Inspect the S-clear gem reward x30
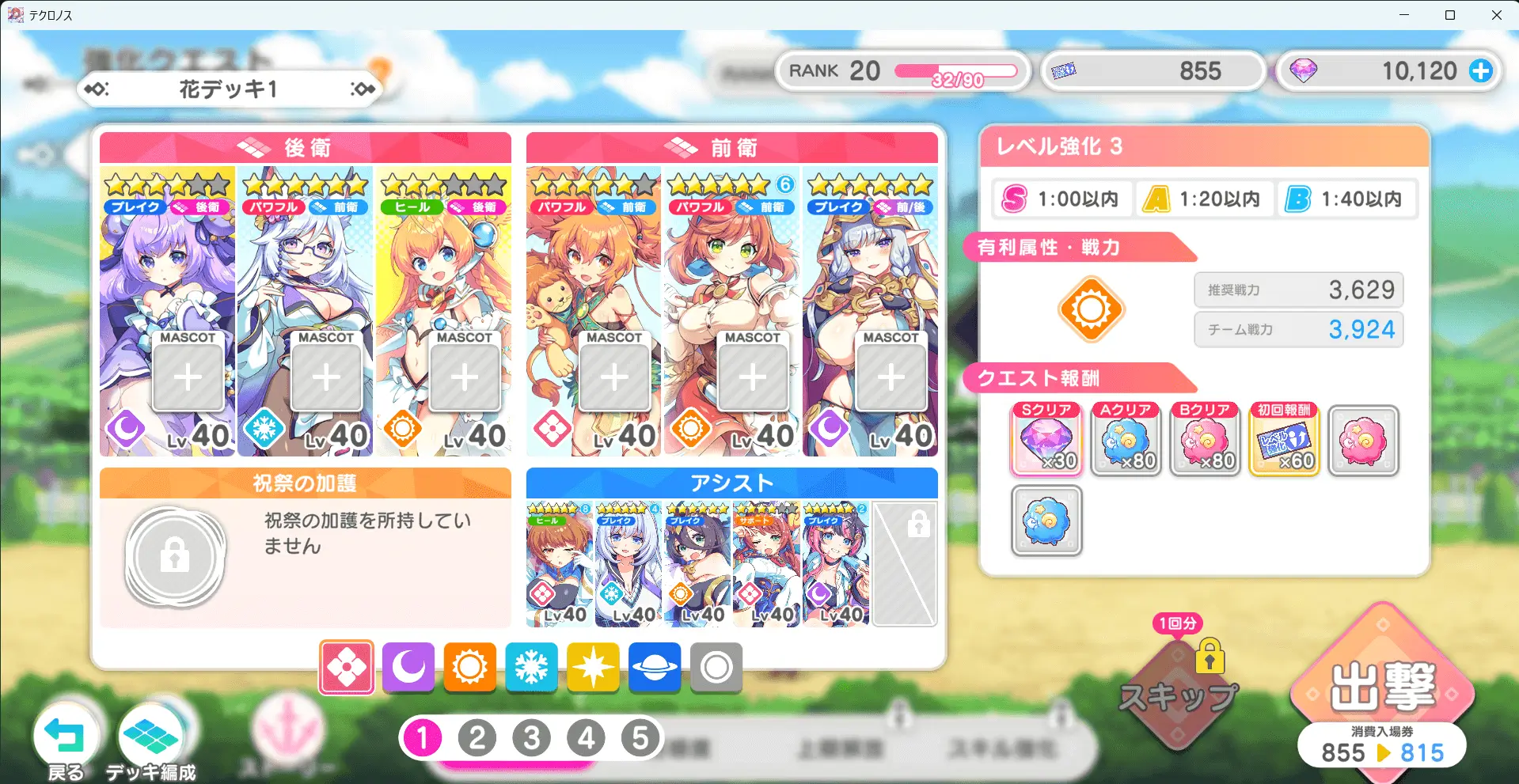 [x=1046, y=440]
